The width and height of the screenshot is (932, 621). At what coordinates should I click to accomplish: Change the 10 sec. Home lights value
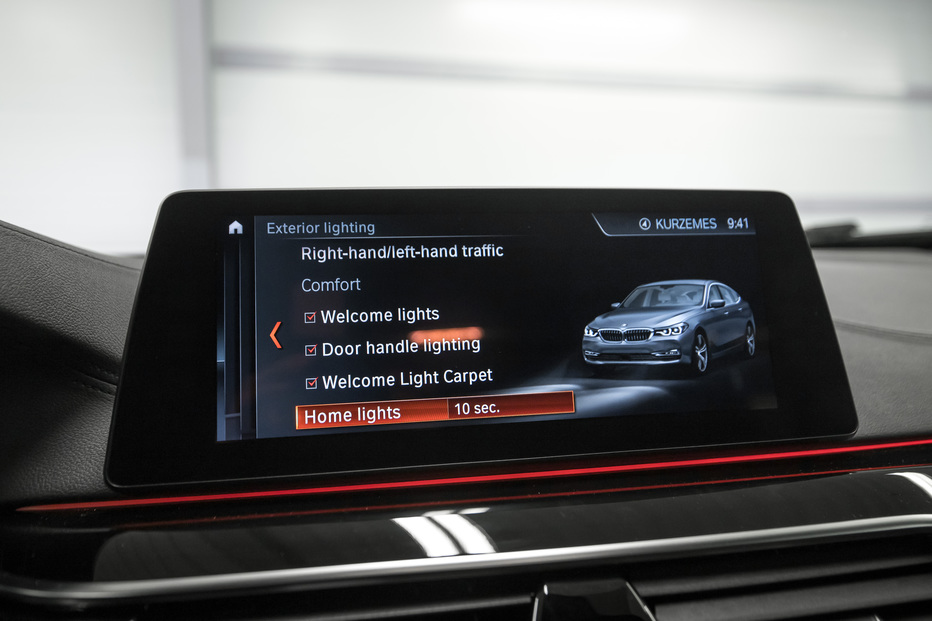point(510,406)
